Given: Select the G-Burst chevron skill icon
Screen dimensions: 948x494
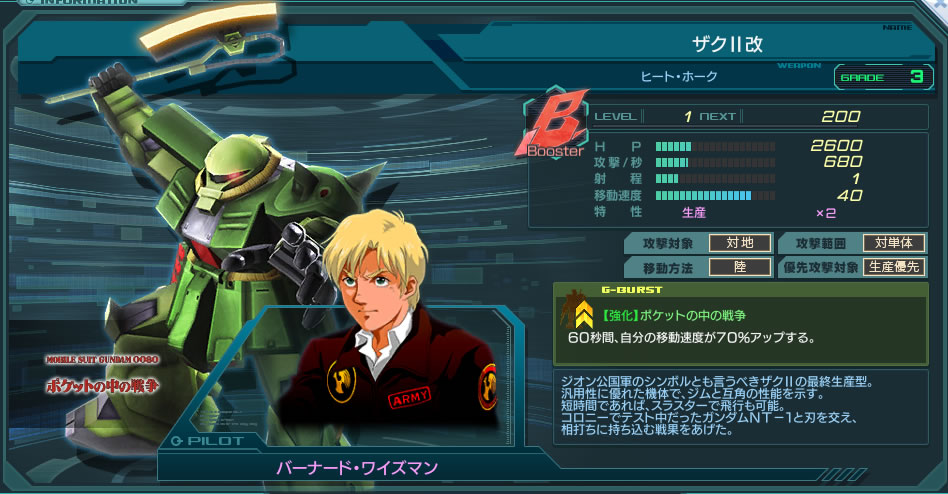Looking at the screenshot, I should [x=582, y=316].
